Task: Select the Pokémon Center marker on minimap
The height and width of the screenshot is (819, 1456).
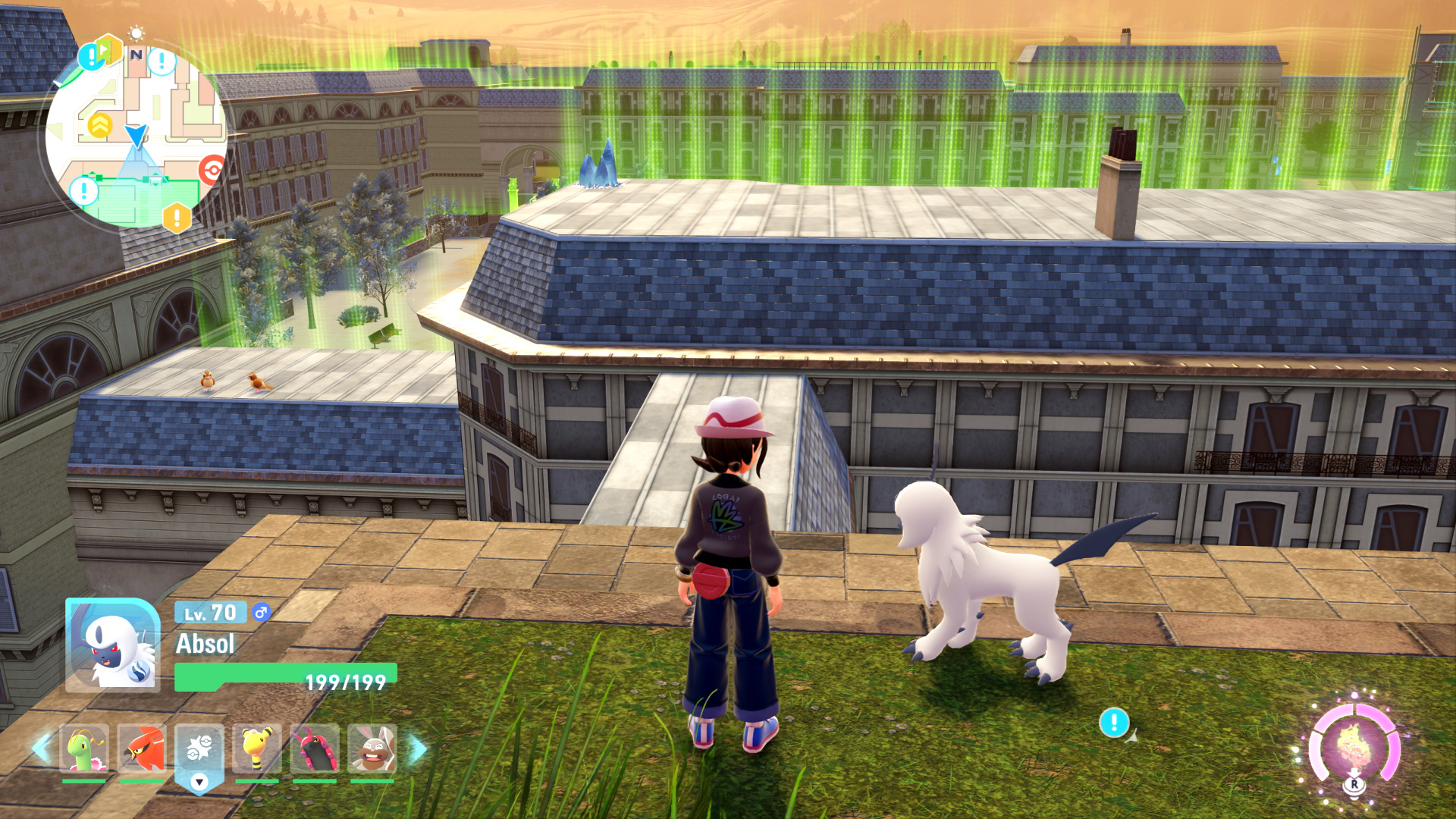Action: pyautogui.click(x=213, y=170)
